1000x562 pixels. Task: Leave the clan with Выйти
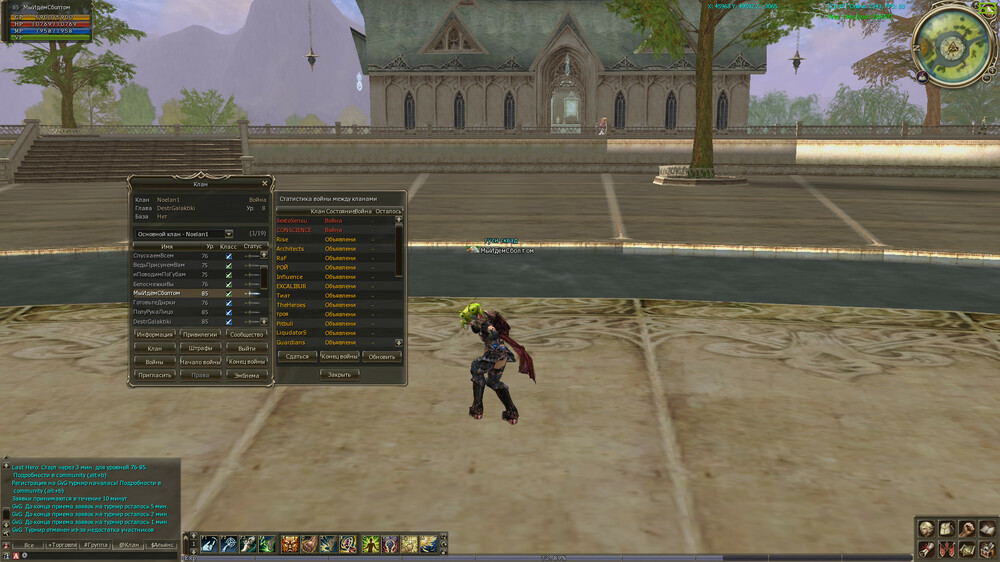pyautogui.click(x=247, y=348)
